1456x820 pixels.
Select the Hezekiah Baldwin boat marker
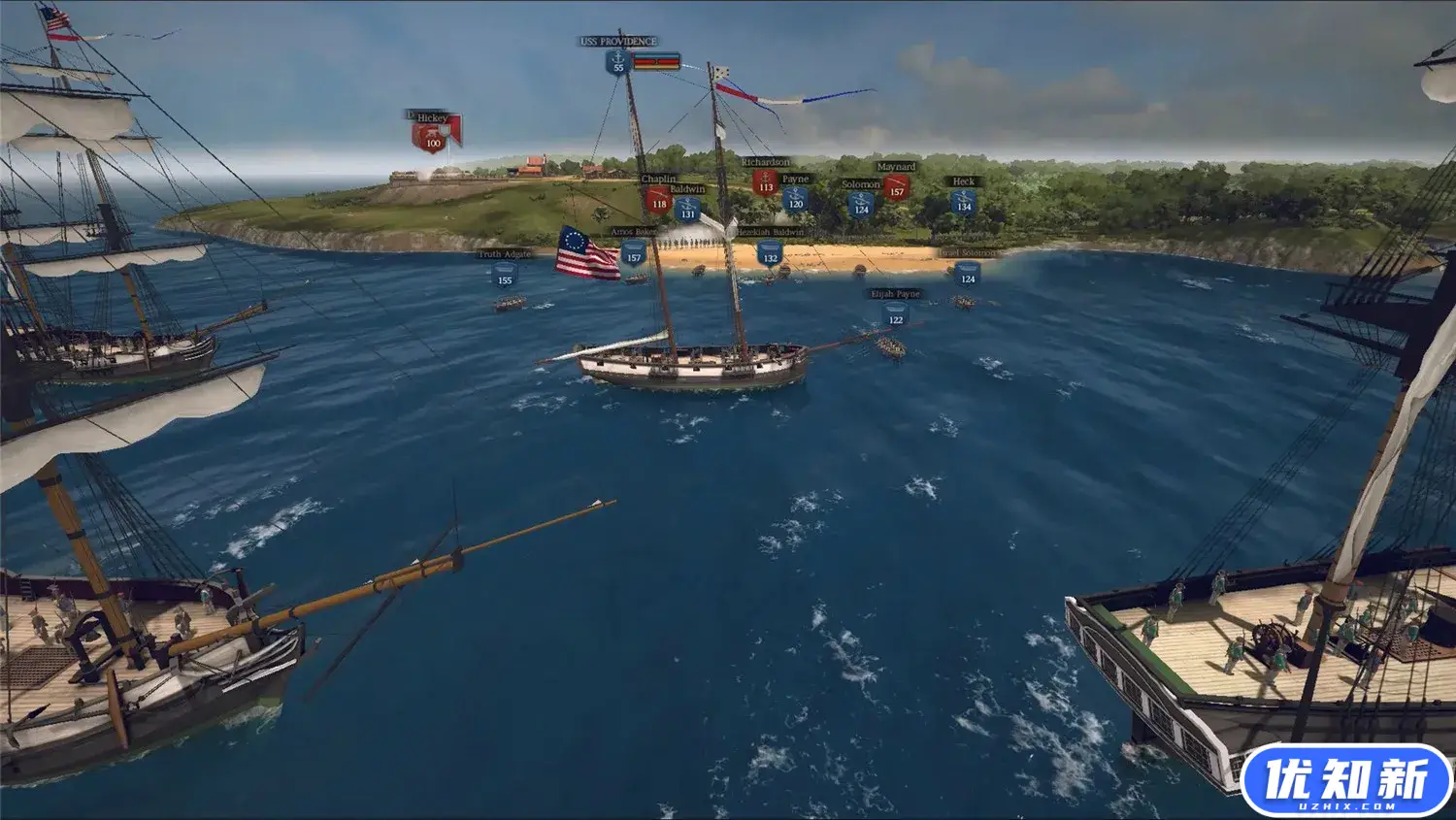tap(770, 254)
